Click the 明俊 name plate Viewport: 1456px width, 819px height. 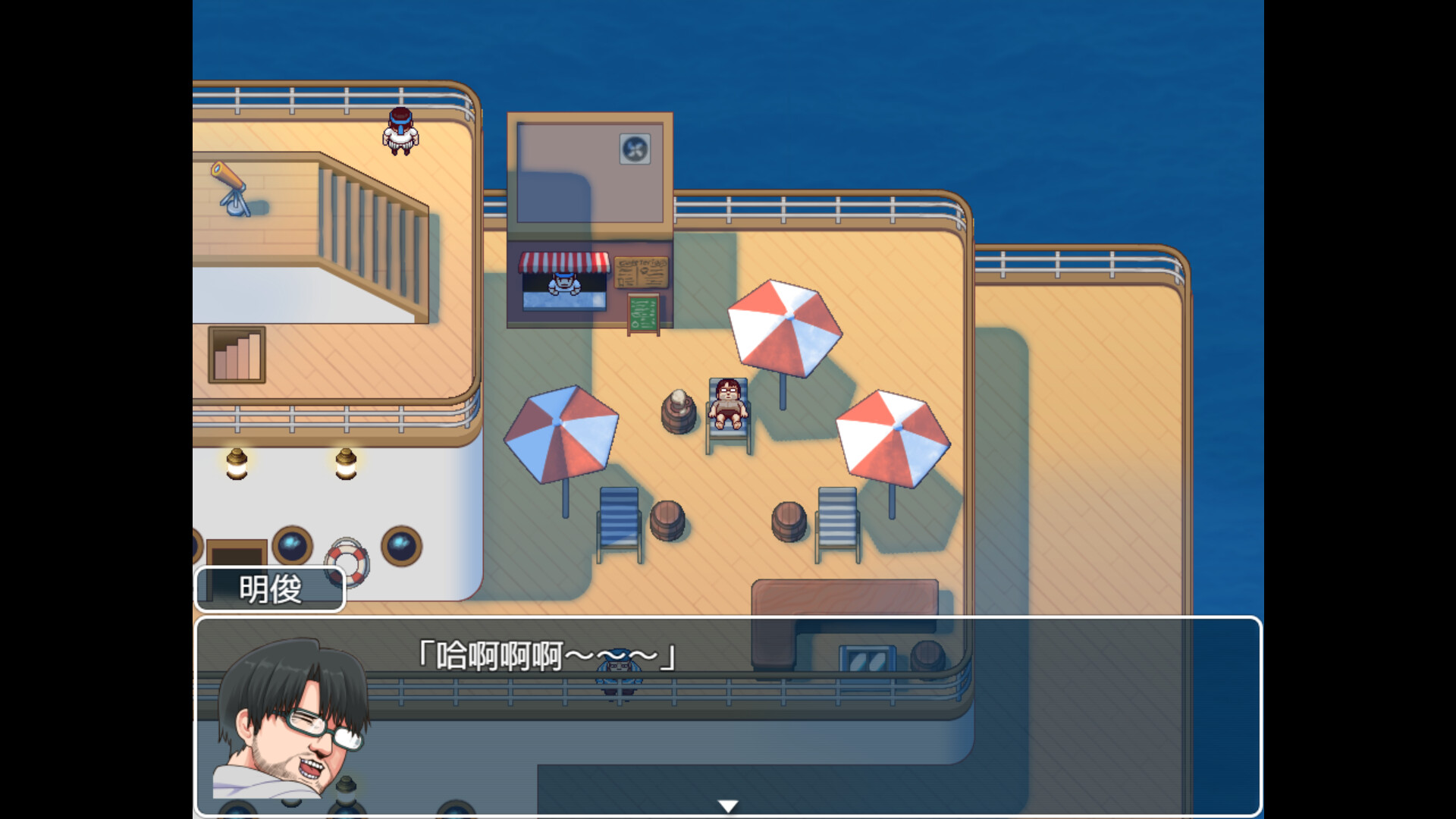point(270,589)
